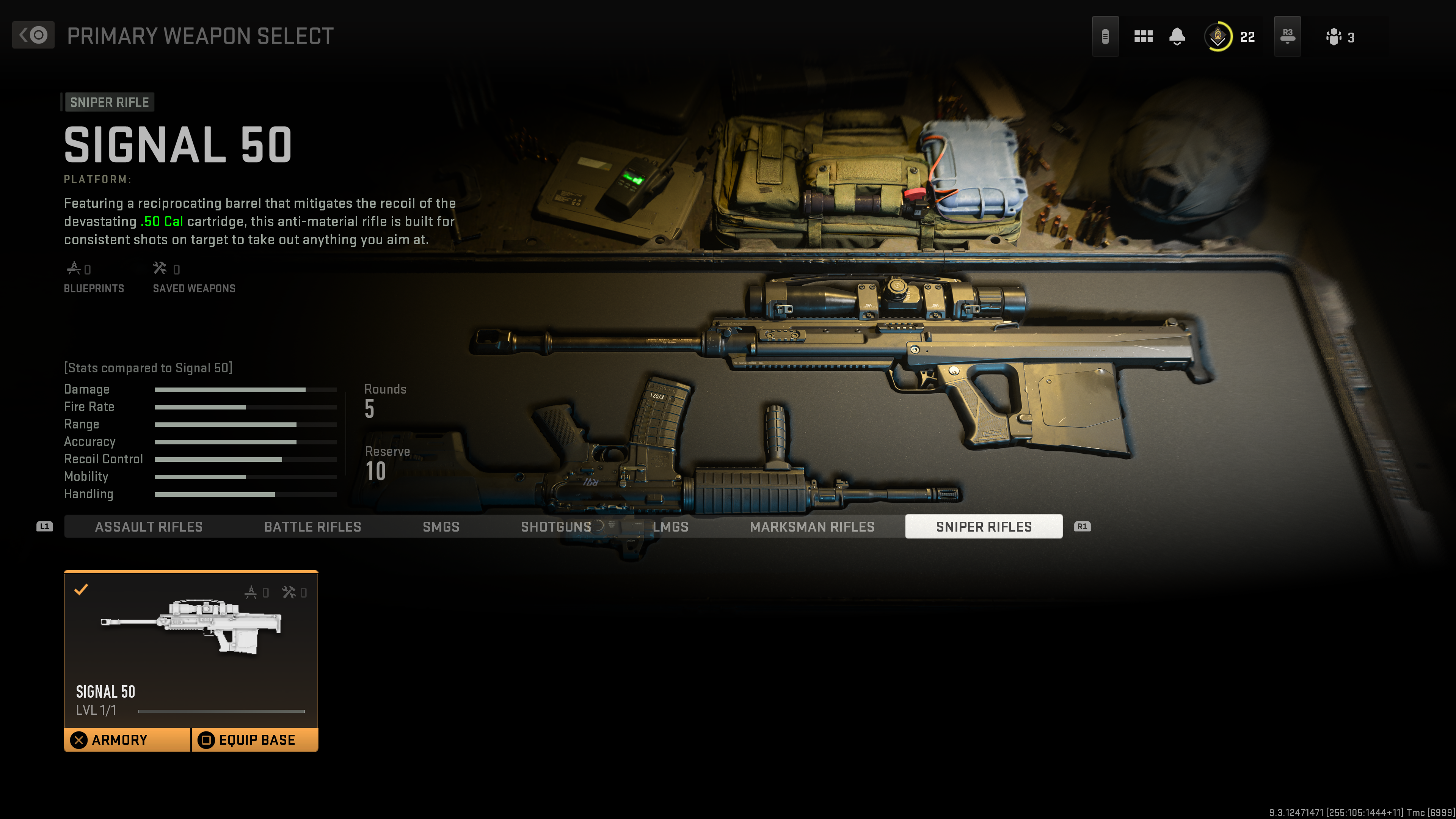The width and height of the screenshot is (1456, 819).
Task: Select the SMGs category tab
Action: tap(441, 526)
